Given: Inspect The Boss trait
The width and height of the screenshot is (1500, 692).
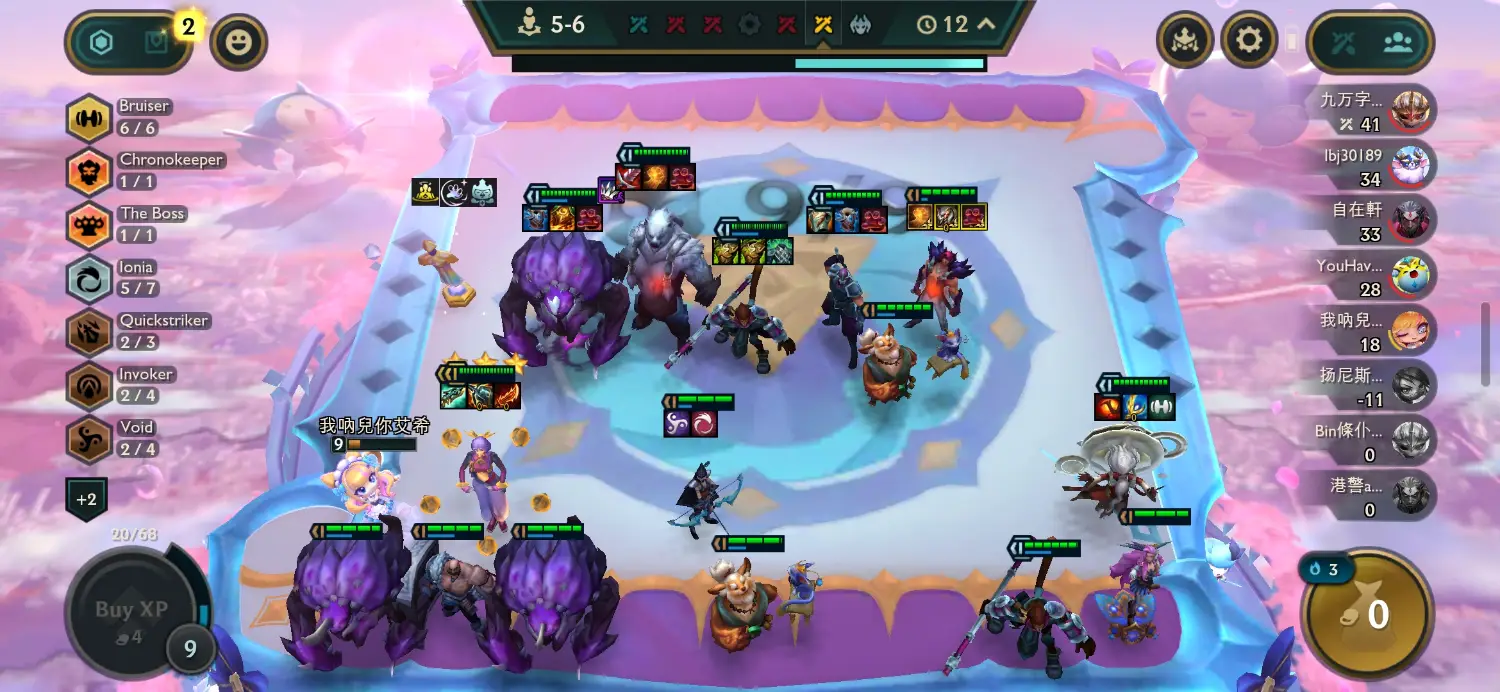Looking at the screenshot, I should tap(89, 225).
